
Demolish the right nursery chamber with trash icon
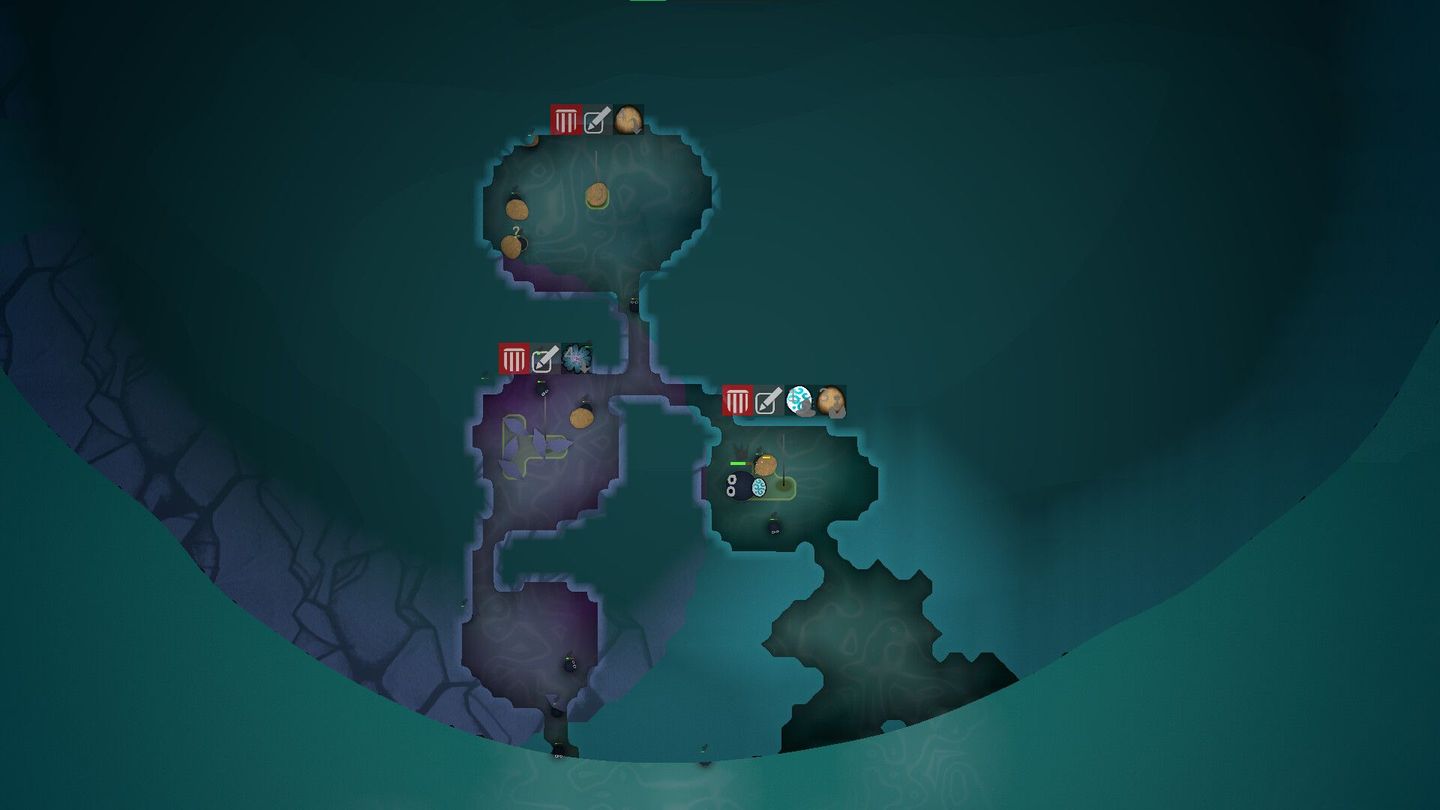(x=737, y=401)
